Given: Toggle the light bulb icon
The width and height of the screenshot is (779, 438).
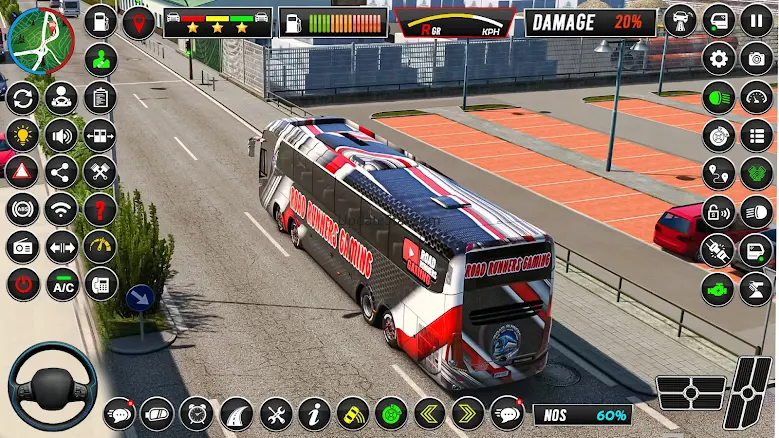Looking at the screenshot, I should pos(22,135).
